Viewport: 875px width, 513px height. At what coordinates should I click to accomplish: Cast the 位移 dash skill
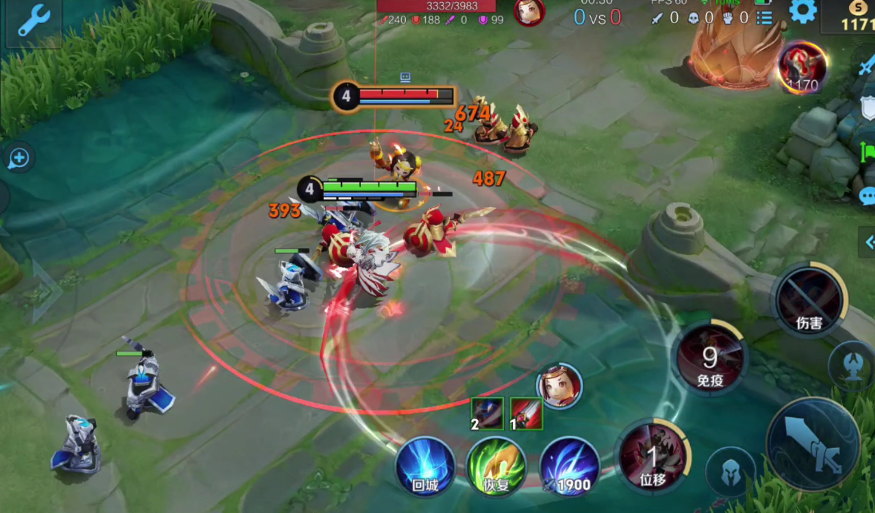[x=653, y=456]
